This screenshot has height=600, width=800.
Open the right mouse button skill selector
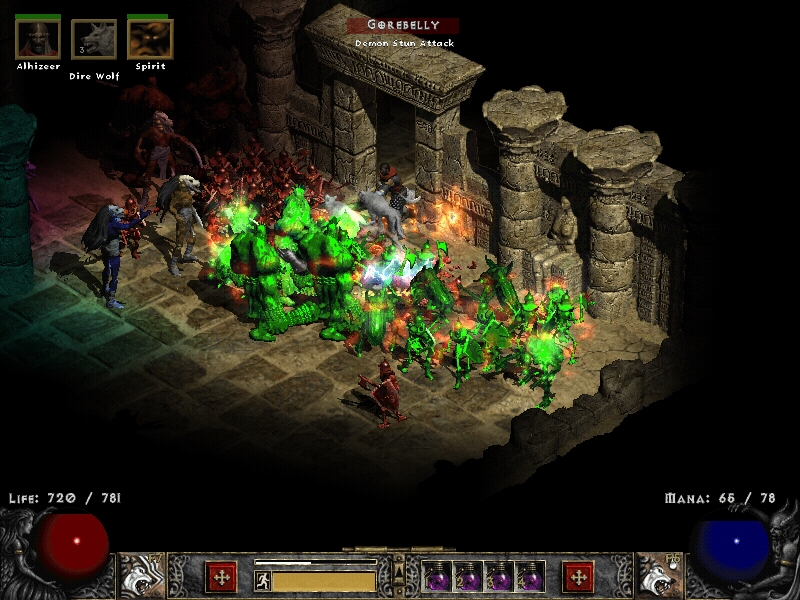[x=658, y=575]
